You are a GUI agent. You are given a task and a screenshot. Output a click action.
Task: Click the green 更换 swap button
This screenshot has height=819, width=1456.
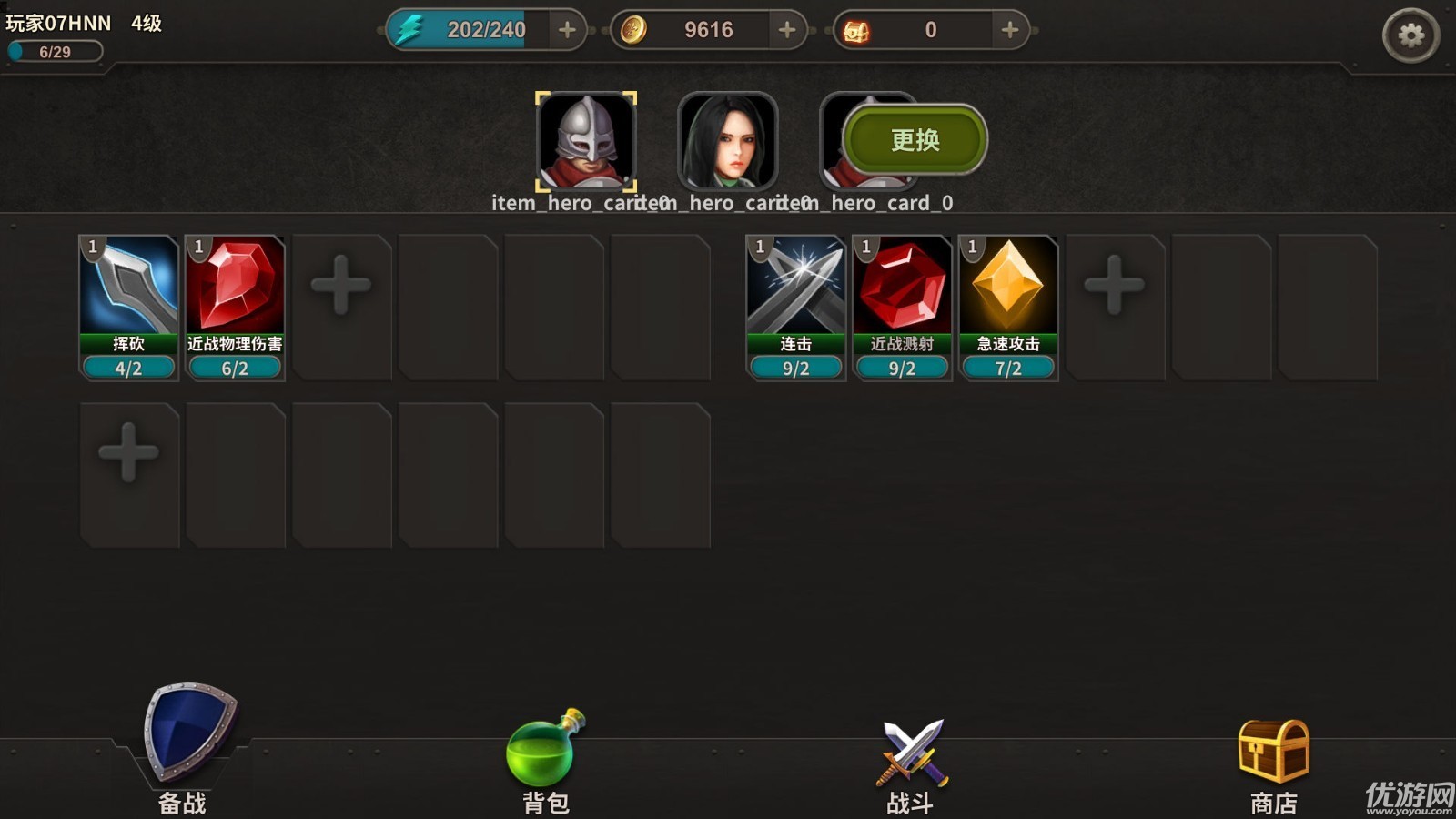pos(915,140)
